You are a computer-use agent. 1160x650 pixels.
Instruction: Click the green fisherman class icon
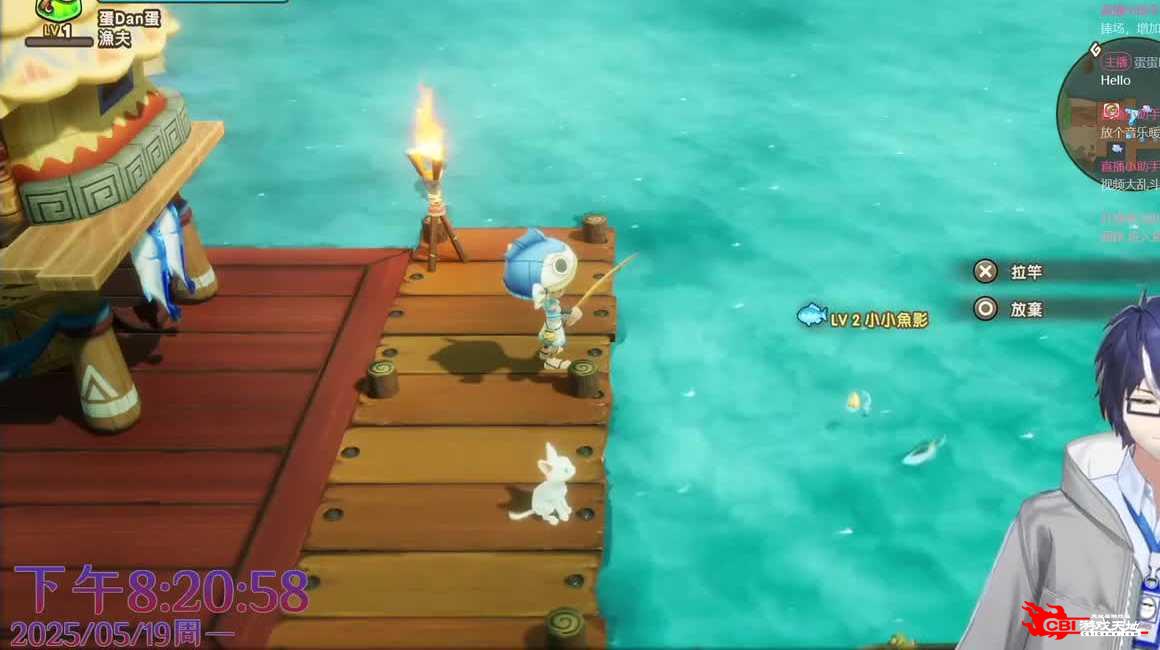(x=58, y=10)
